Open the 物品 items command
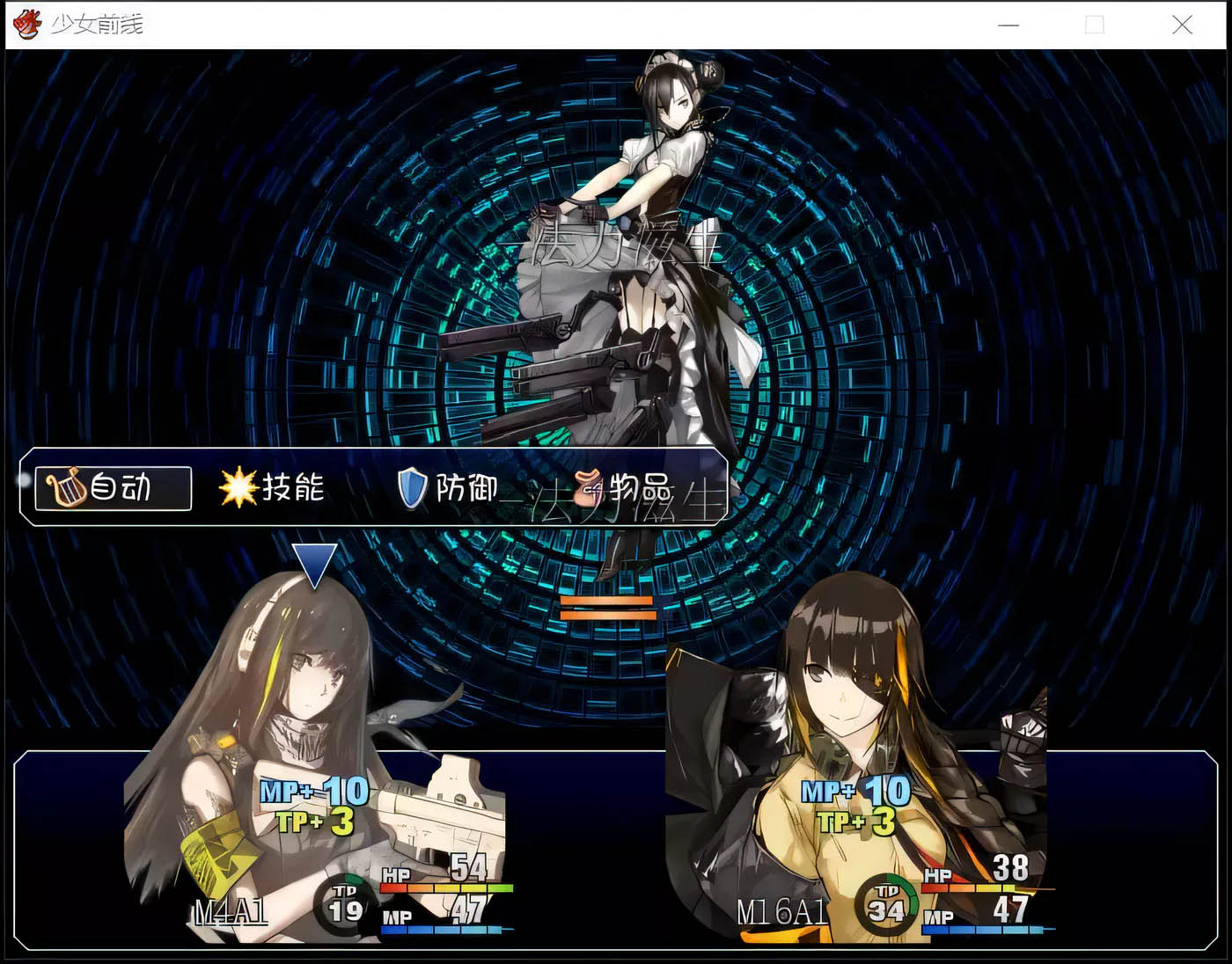Screen dimensions: 1232x964 (627, 488)
